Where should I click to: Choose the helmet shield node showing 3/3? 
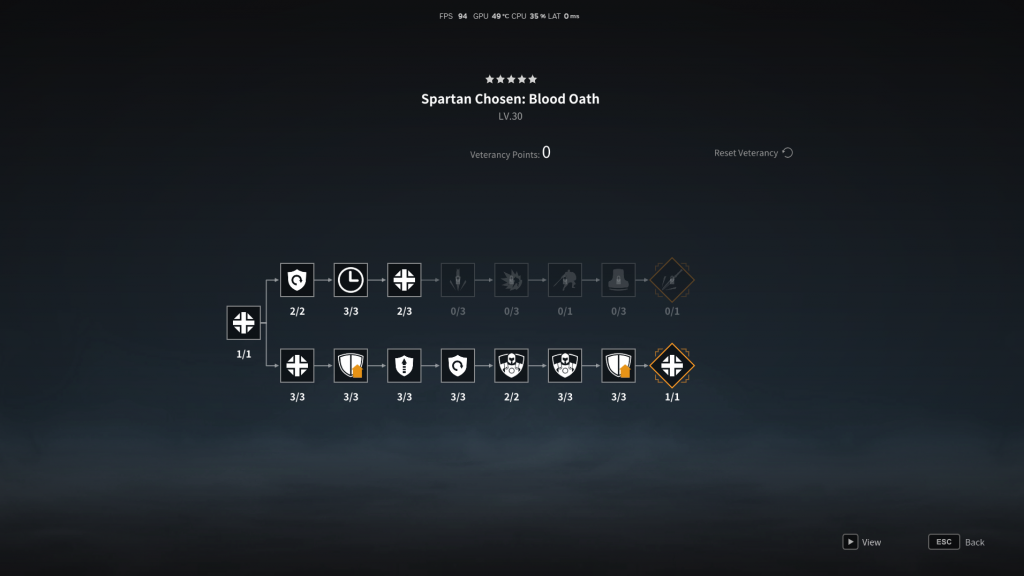(565, 366)
